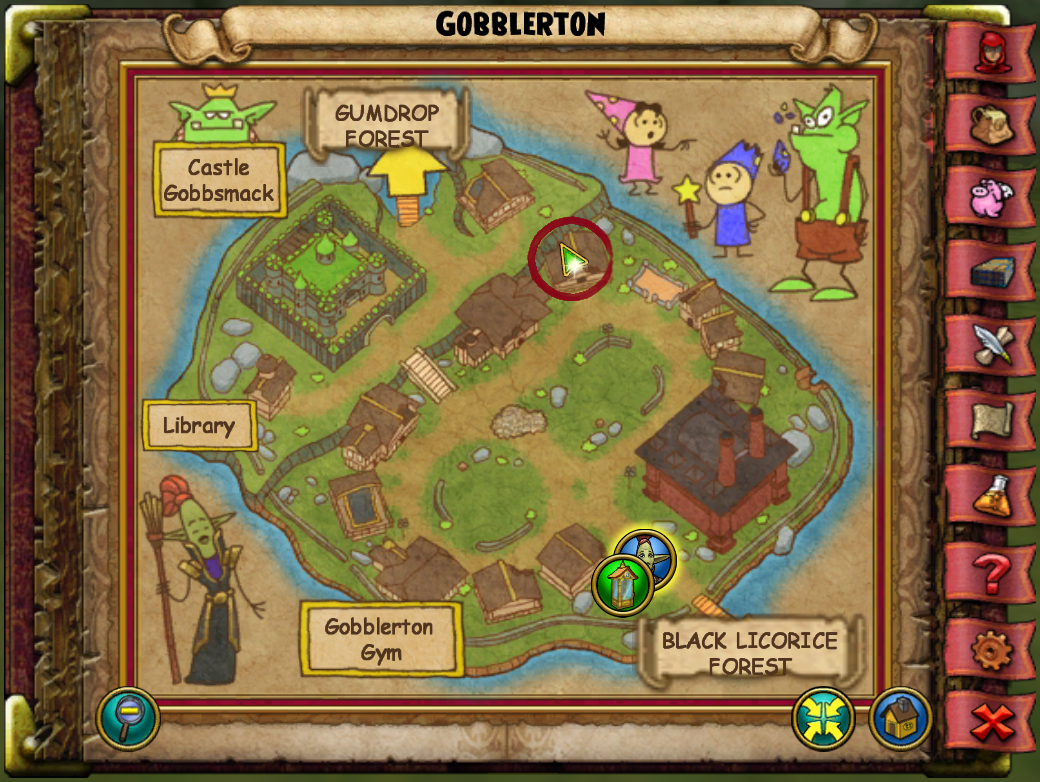Select the Black Licorice Forest exit label
Viewport: 1040px width, 782px height.
coord(749,652)
